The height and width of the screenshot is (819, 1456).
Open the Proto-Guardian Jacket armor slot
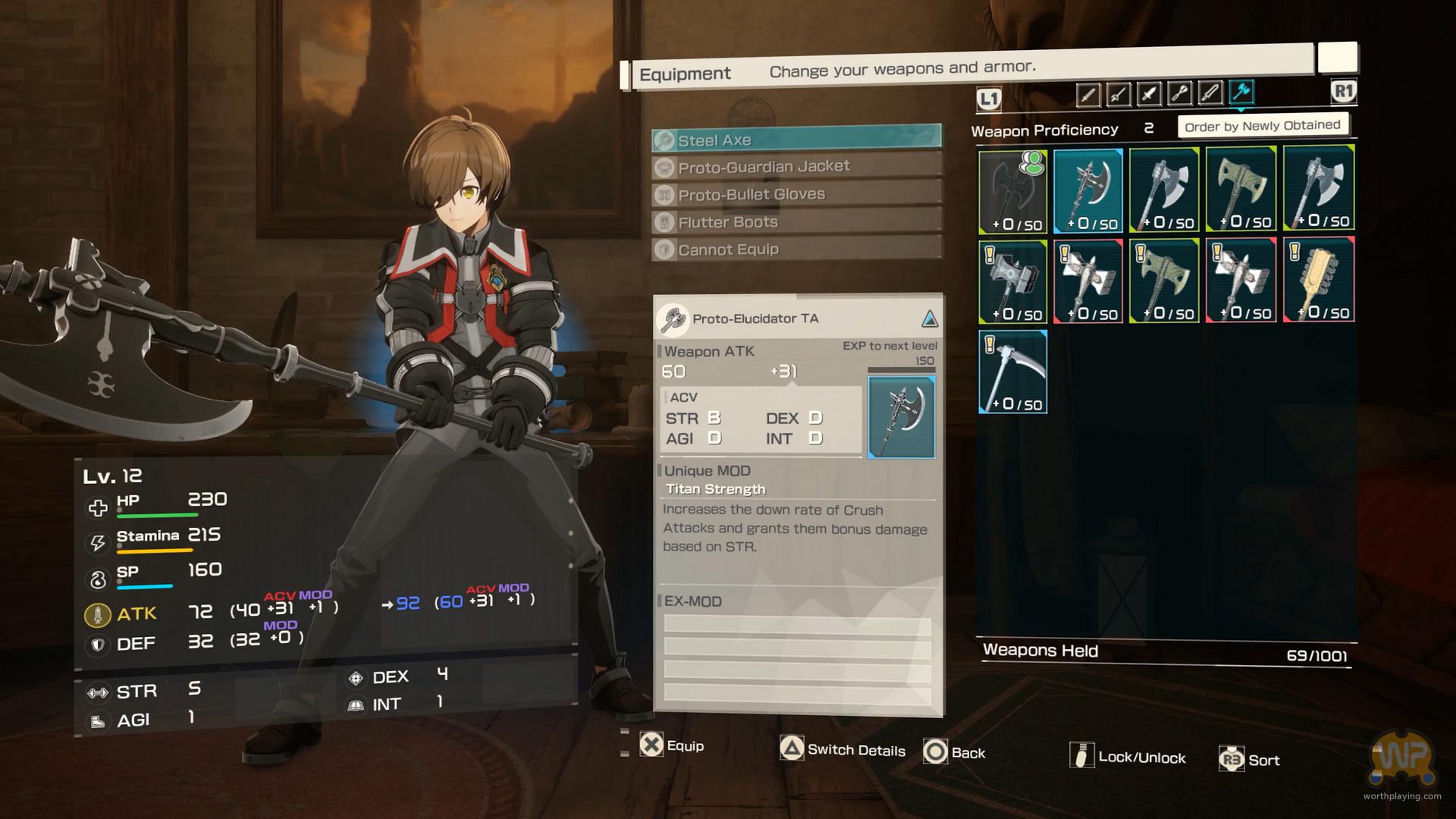coord(796,167)
